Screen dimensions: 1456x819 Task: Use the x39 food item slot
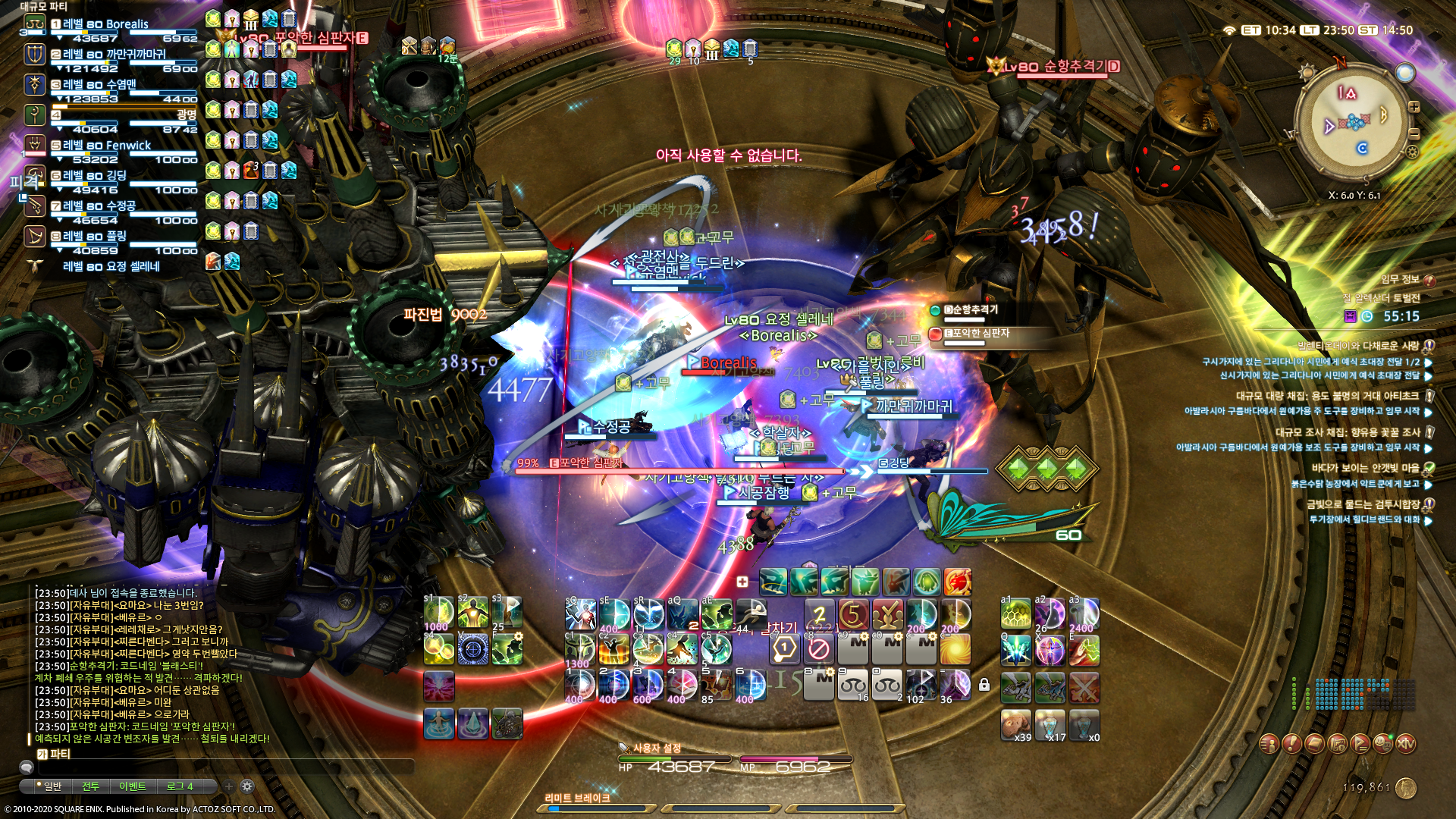1015,725
